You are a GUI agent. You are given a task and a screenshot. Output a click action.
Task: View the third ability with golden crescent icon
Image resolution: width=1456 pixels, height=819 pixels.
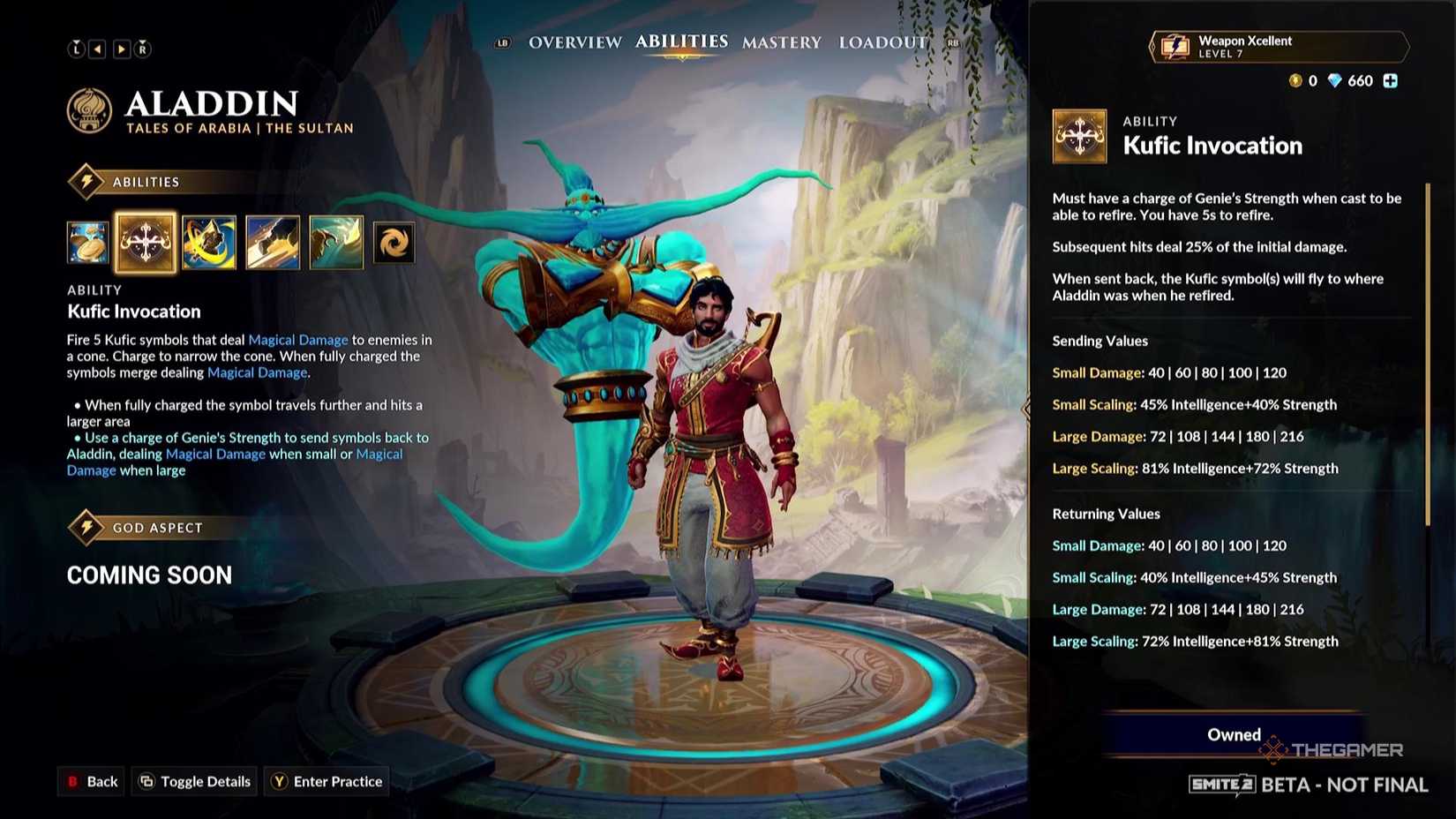click(209, 242)
